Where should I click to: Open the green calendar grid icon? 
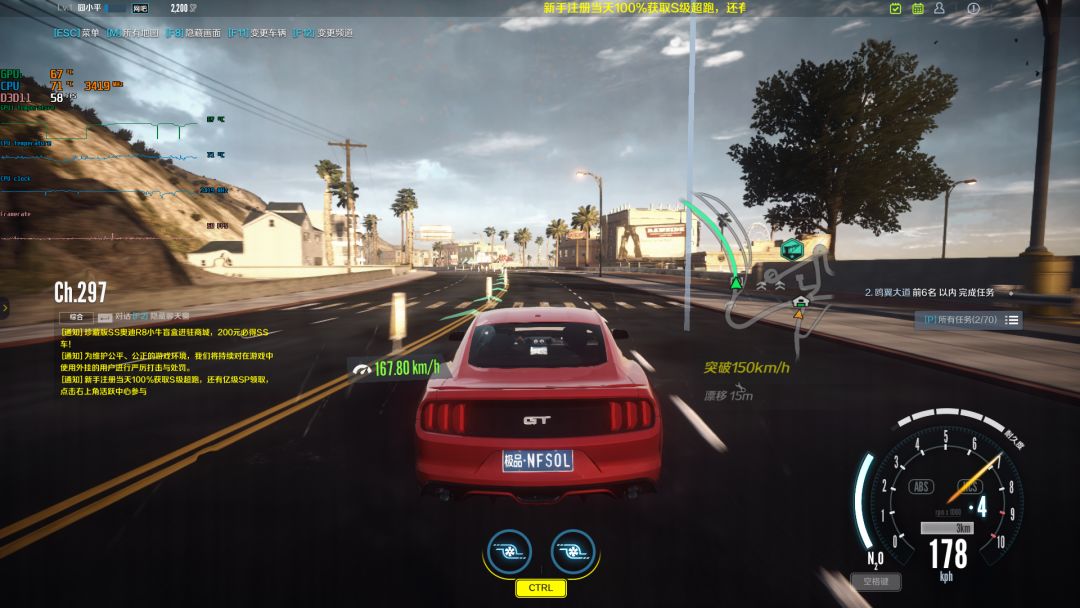(918, 9)
